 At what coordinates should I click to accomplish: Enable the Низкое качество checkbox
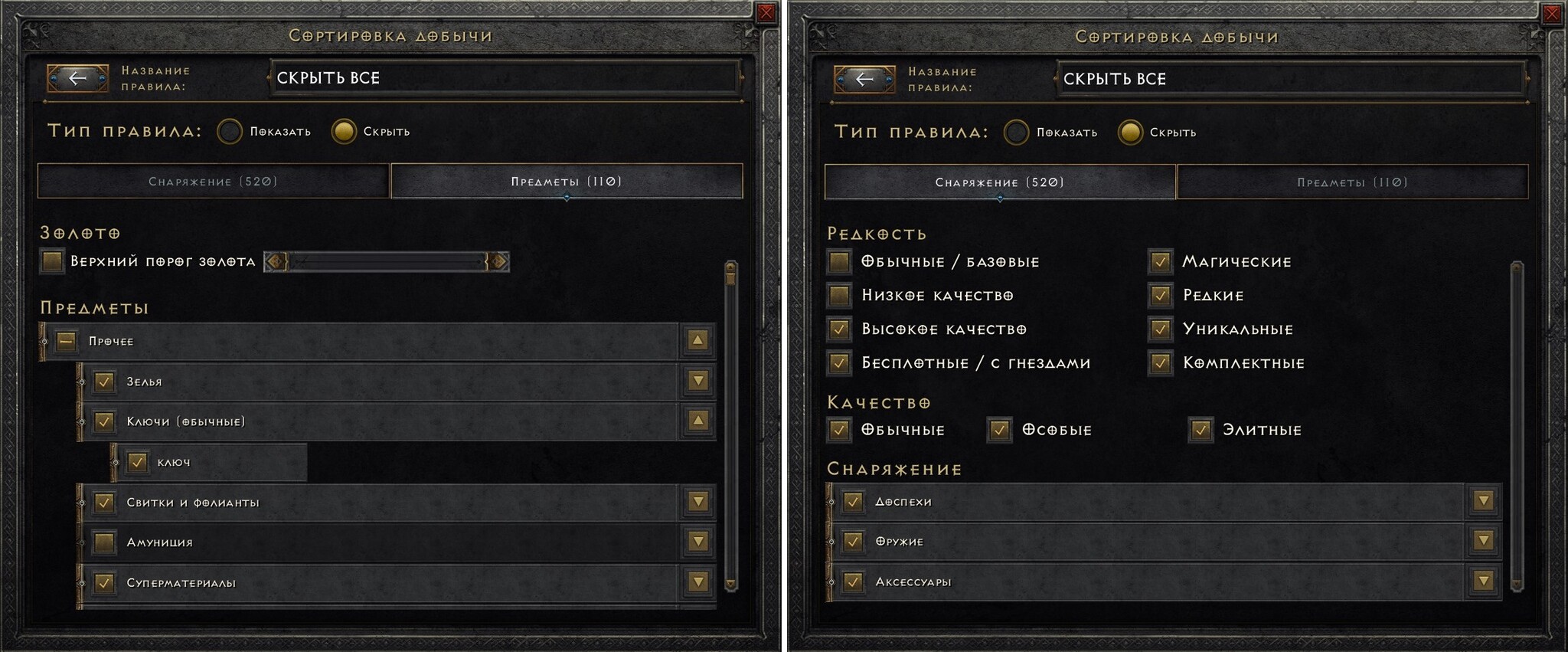click(x=839, y=295)
